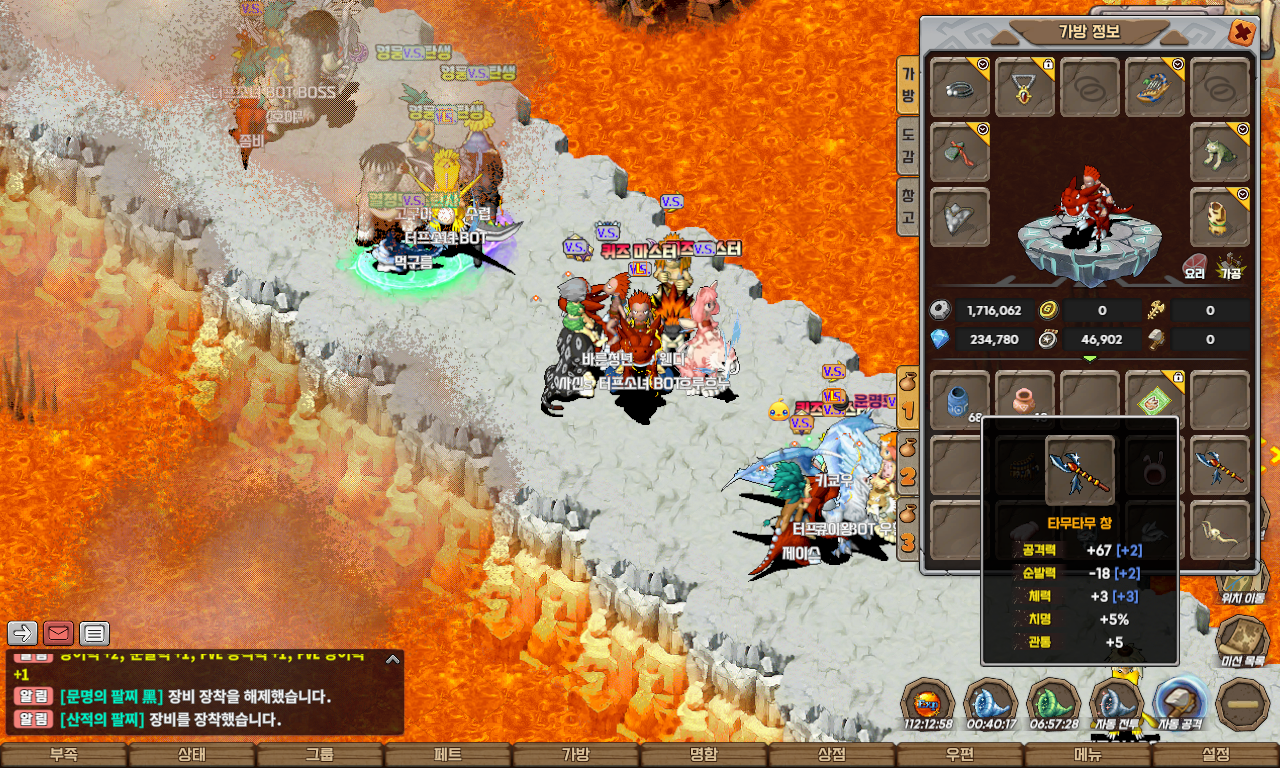The height and width of the screenshot is (768, 1280).
Task: Open the 부족 tribe menu
Action: point(64,755)
